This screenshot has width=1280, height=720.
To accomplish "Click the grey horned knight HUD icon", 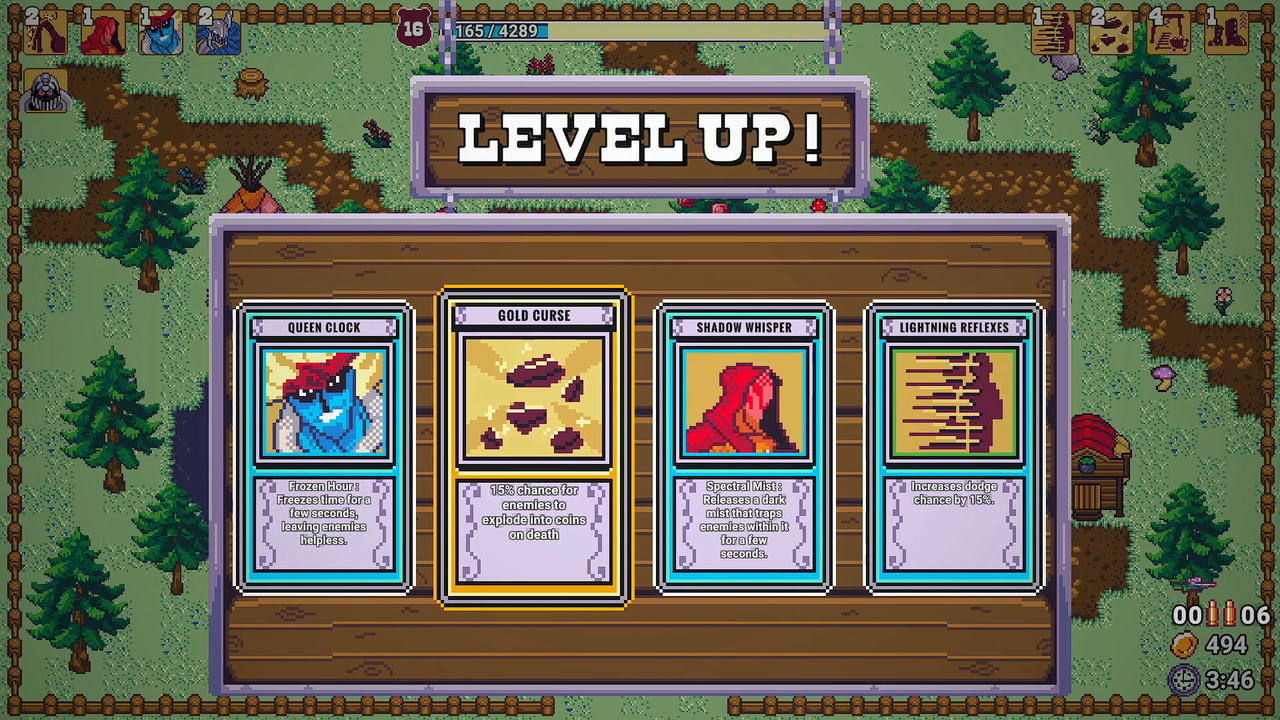I will (x=218, y=33).
